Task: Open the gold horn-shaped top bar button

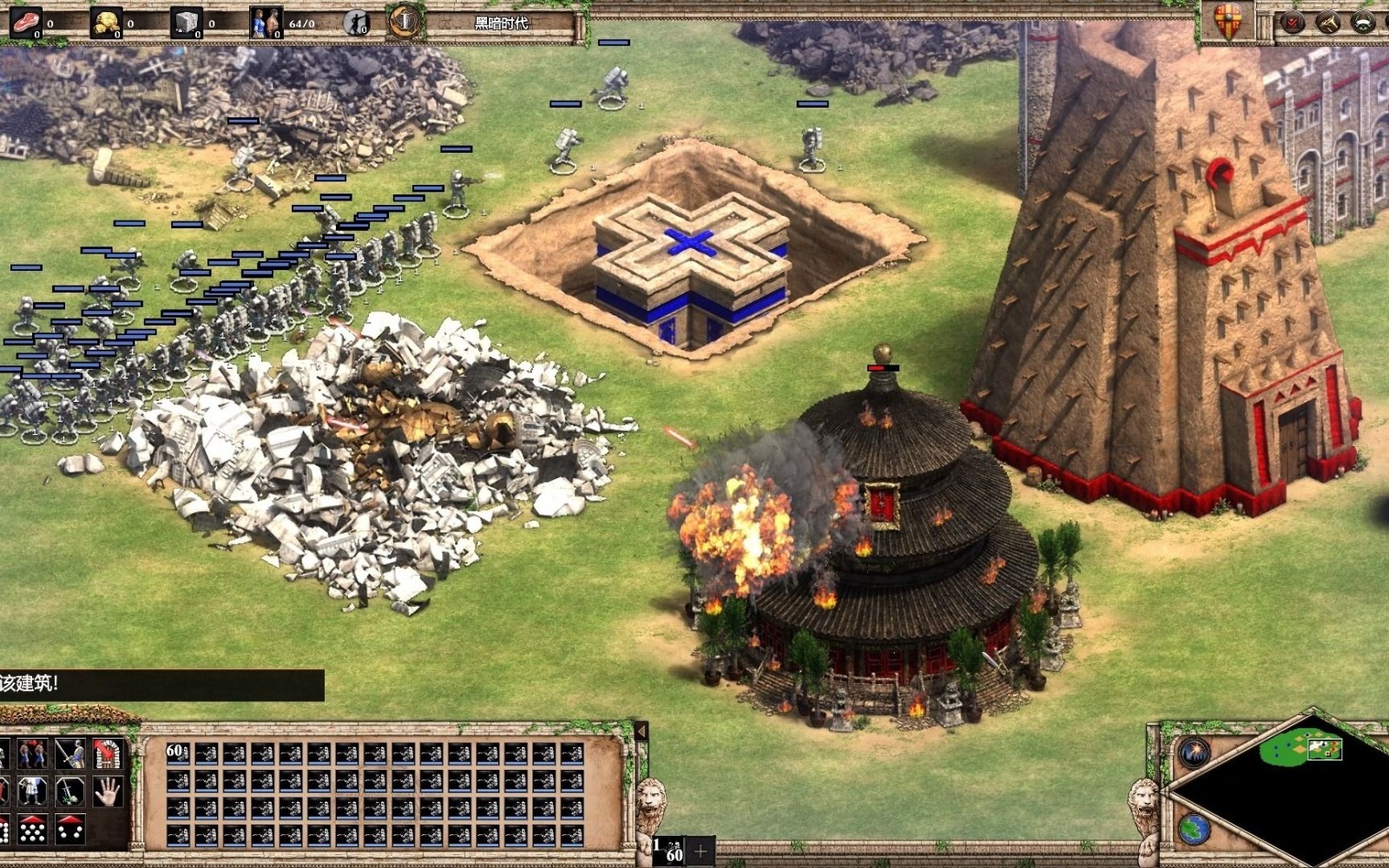Action: (1327, 23)
